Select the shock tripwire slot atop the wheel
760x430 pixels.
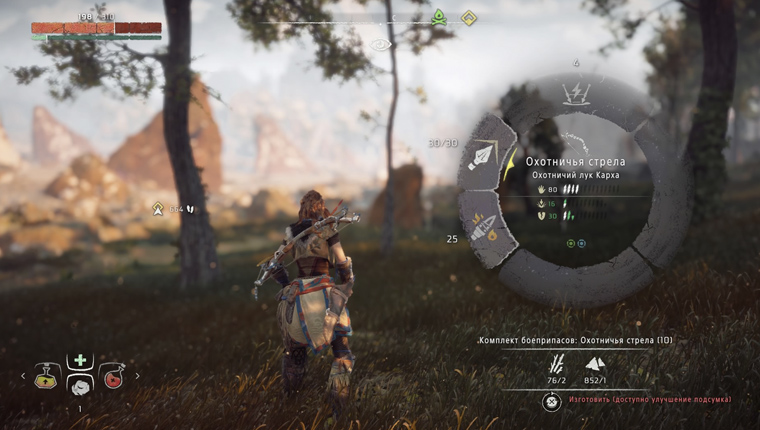coord(576,93)
